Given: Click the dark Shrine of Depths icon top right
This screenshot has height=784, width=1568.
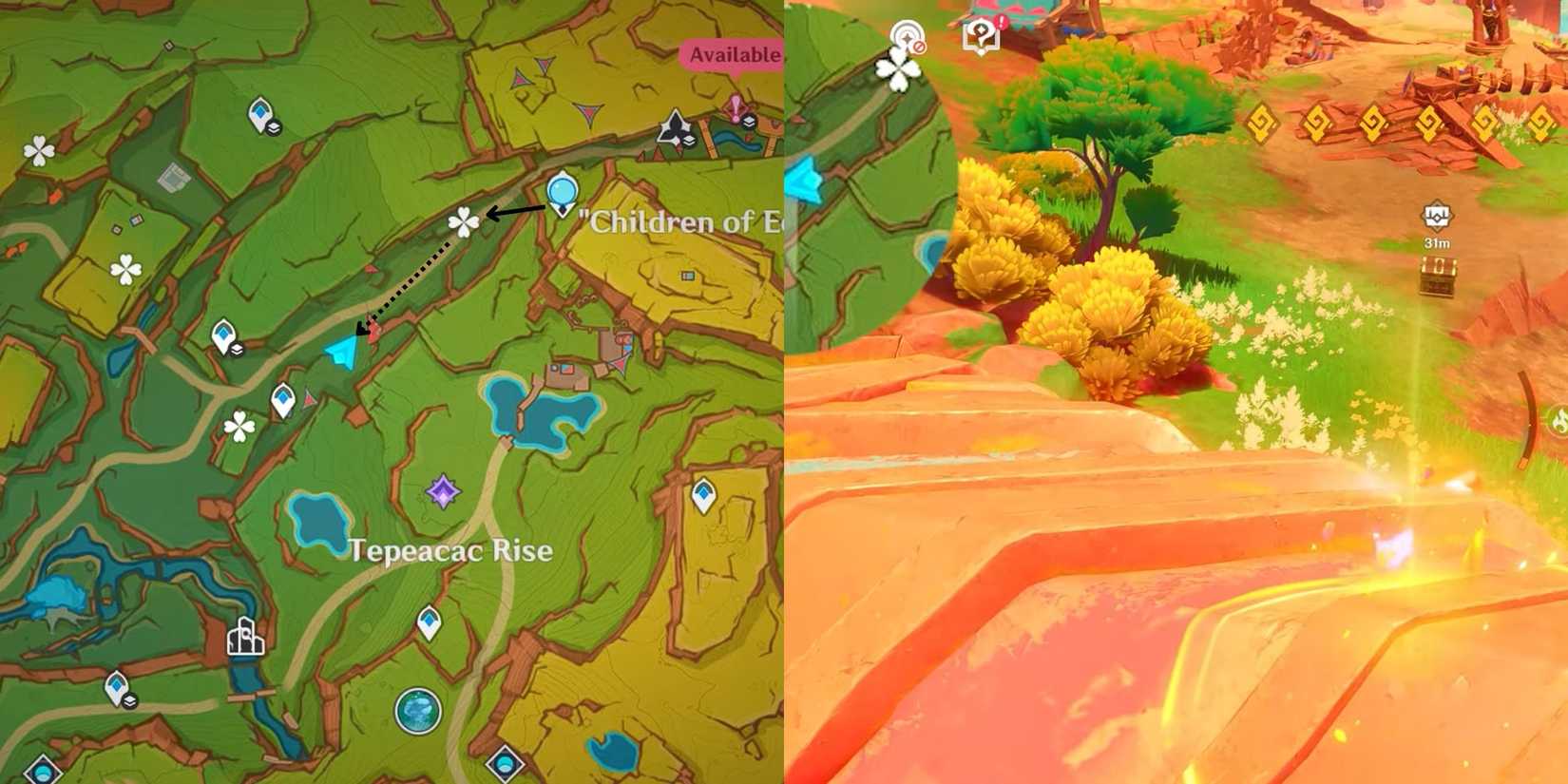Looking at the screenshot, I should point(677,124).
